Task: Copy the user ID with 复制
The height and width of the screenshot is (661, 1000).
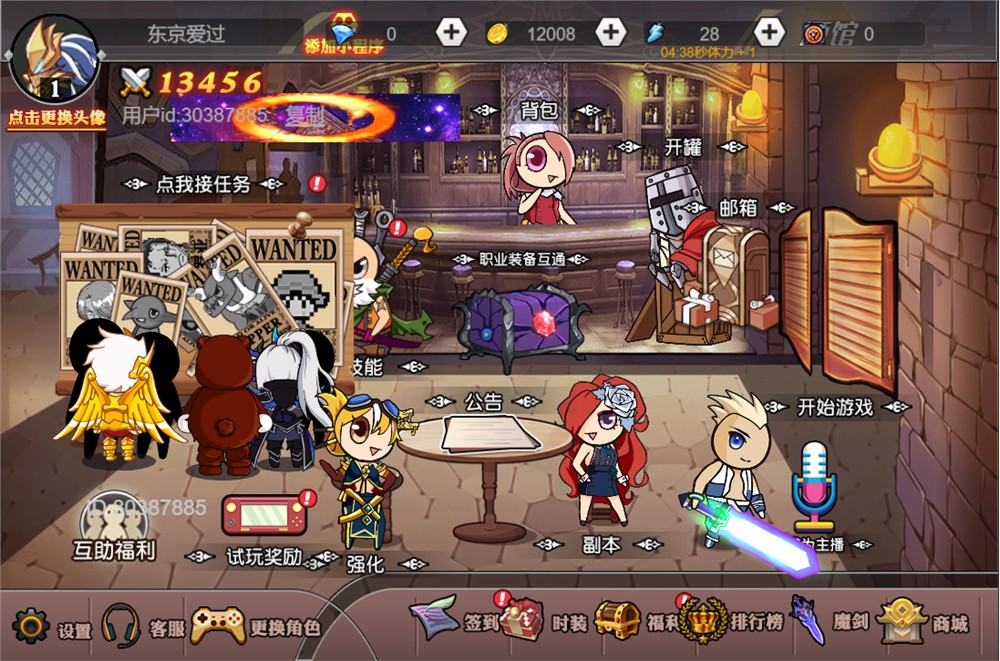Action: [305, 115]
